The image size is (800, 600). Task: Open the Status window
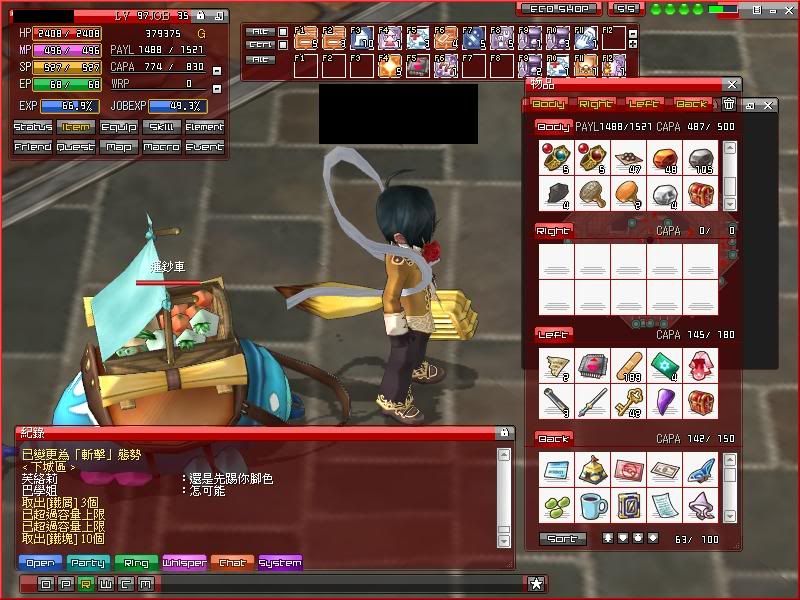coord(33,127)
